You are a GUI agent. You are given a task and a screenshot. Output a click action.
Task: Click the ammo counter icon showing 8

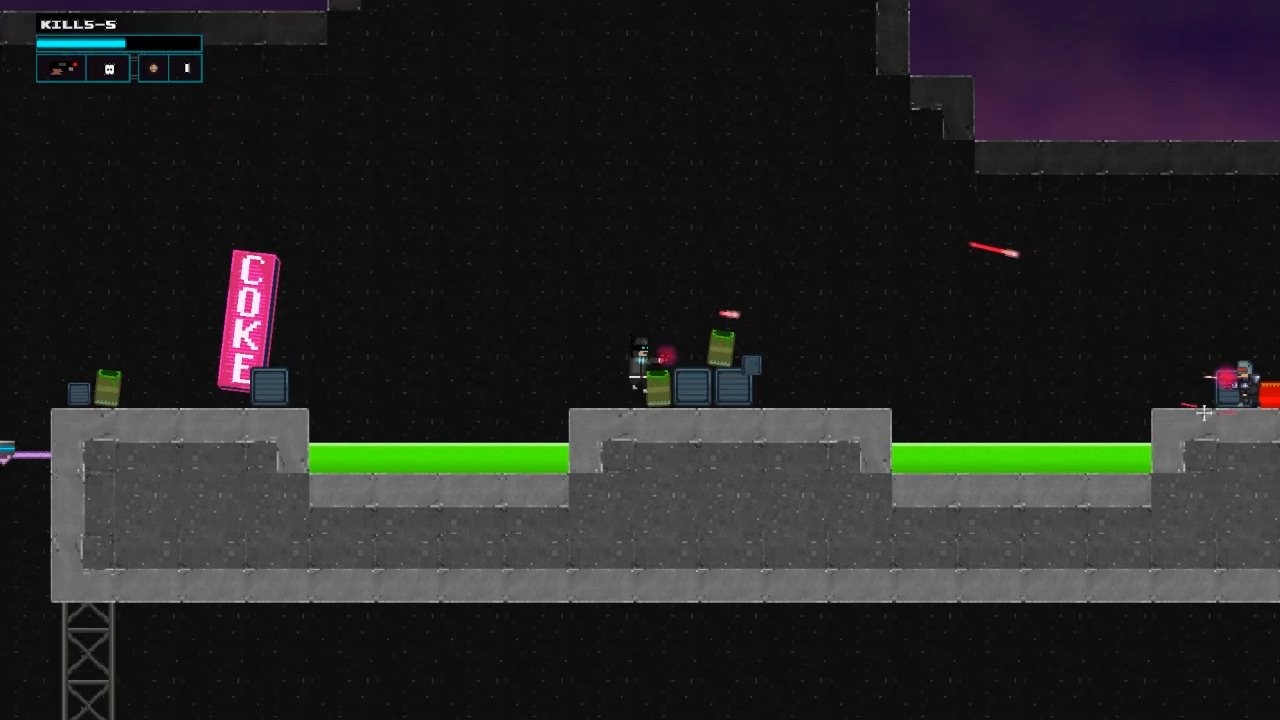[108, 68]
